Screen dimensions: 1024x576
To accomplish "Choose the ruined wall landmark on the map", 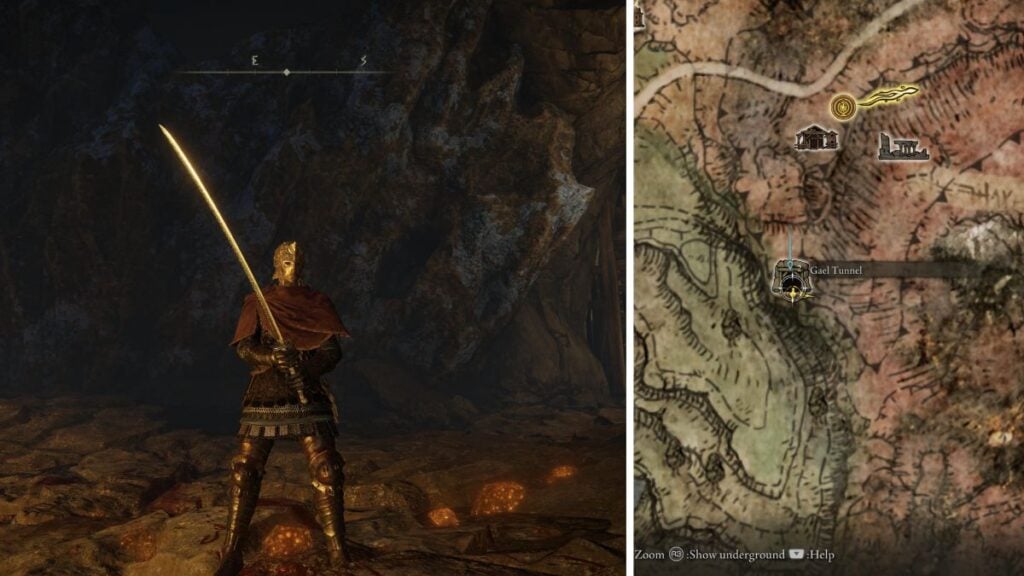I will pyautogui.click(x=902, y=147).
